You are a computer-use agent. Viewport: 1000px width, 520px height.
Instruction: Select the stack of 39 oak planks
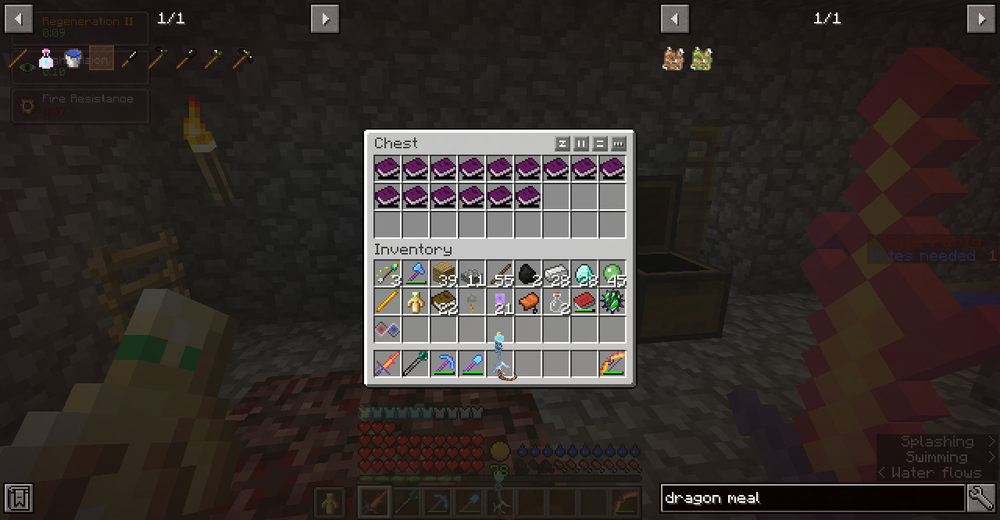tap(443, 275)
